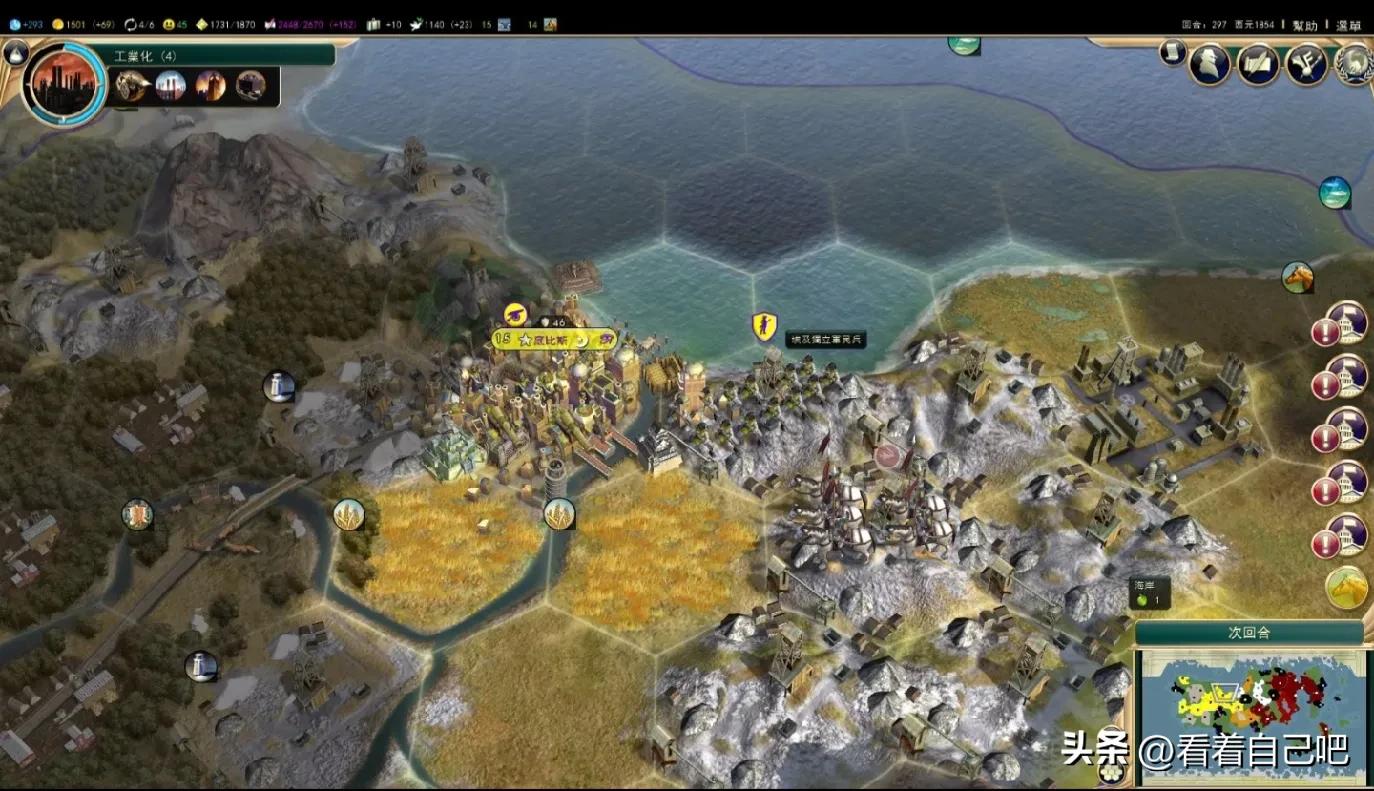This screenshot has width=1374, height=791.
Task: Open the 底比斯 city banner
Action: (553, 340)
